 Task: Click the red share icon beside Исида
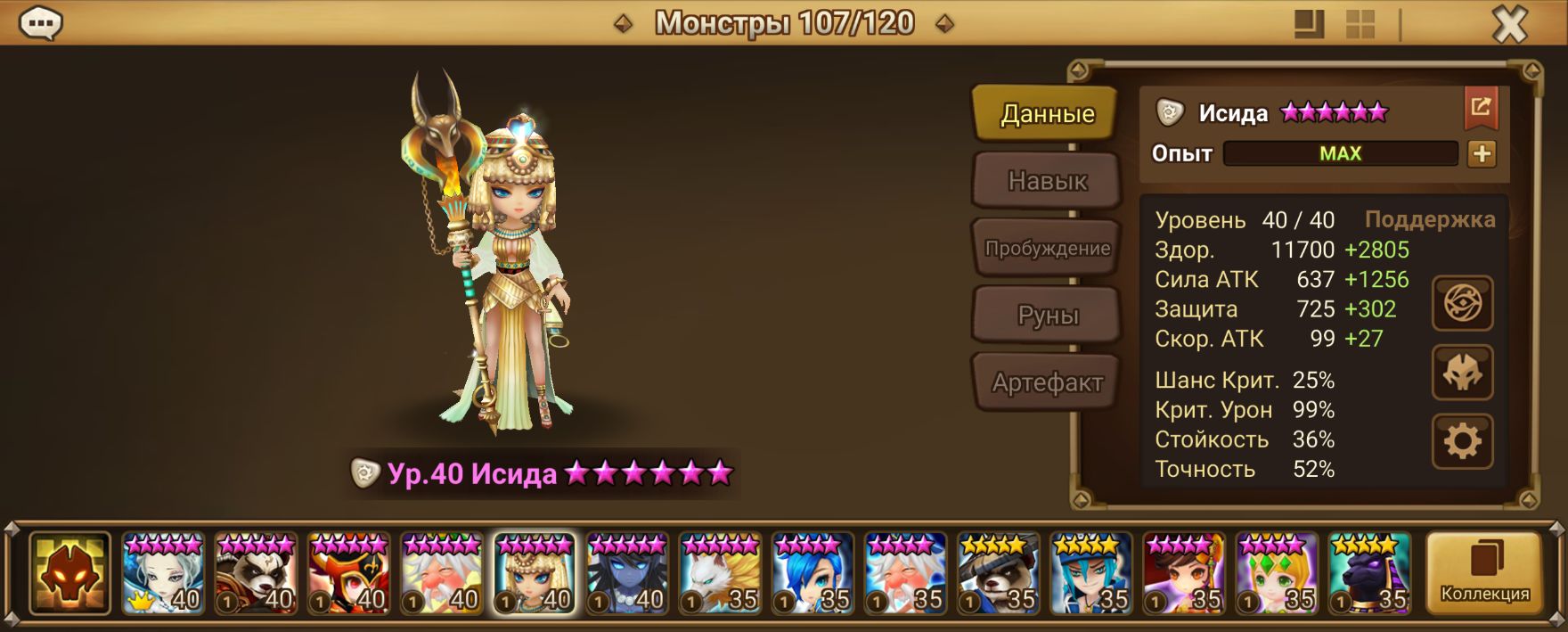[x=1480, y=109]
